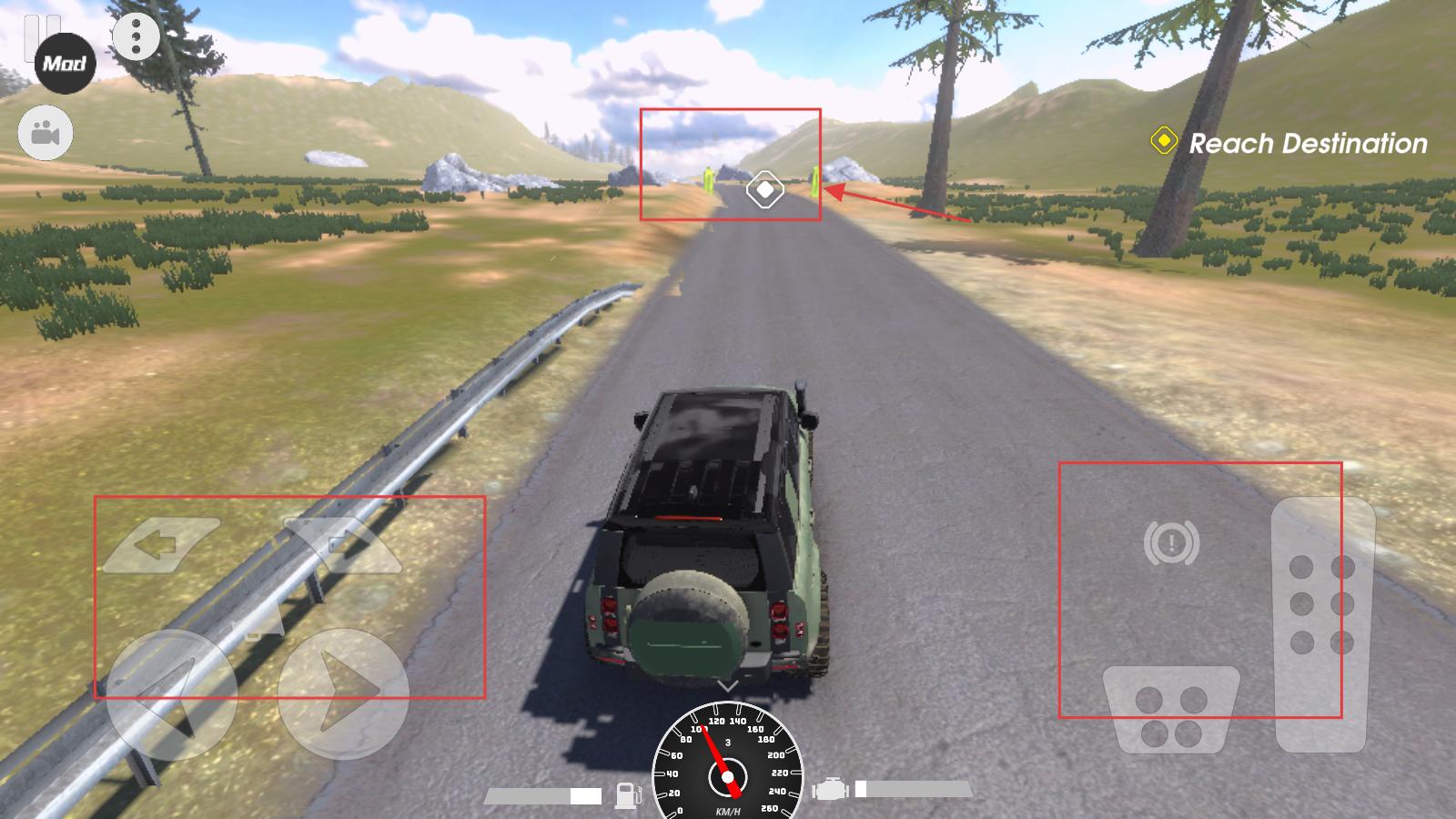This screenshot has height=819, width=1456.
Task: Open the Mod menu button
Action: pyautogui.click(x=65, y=64)
